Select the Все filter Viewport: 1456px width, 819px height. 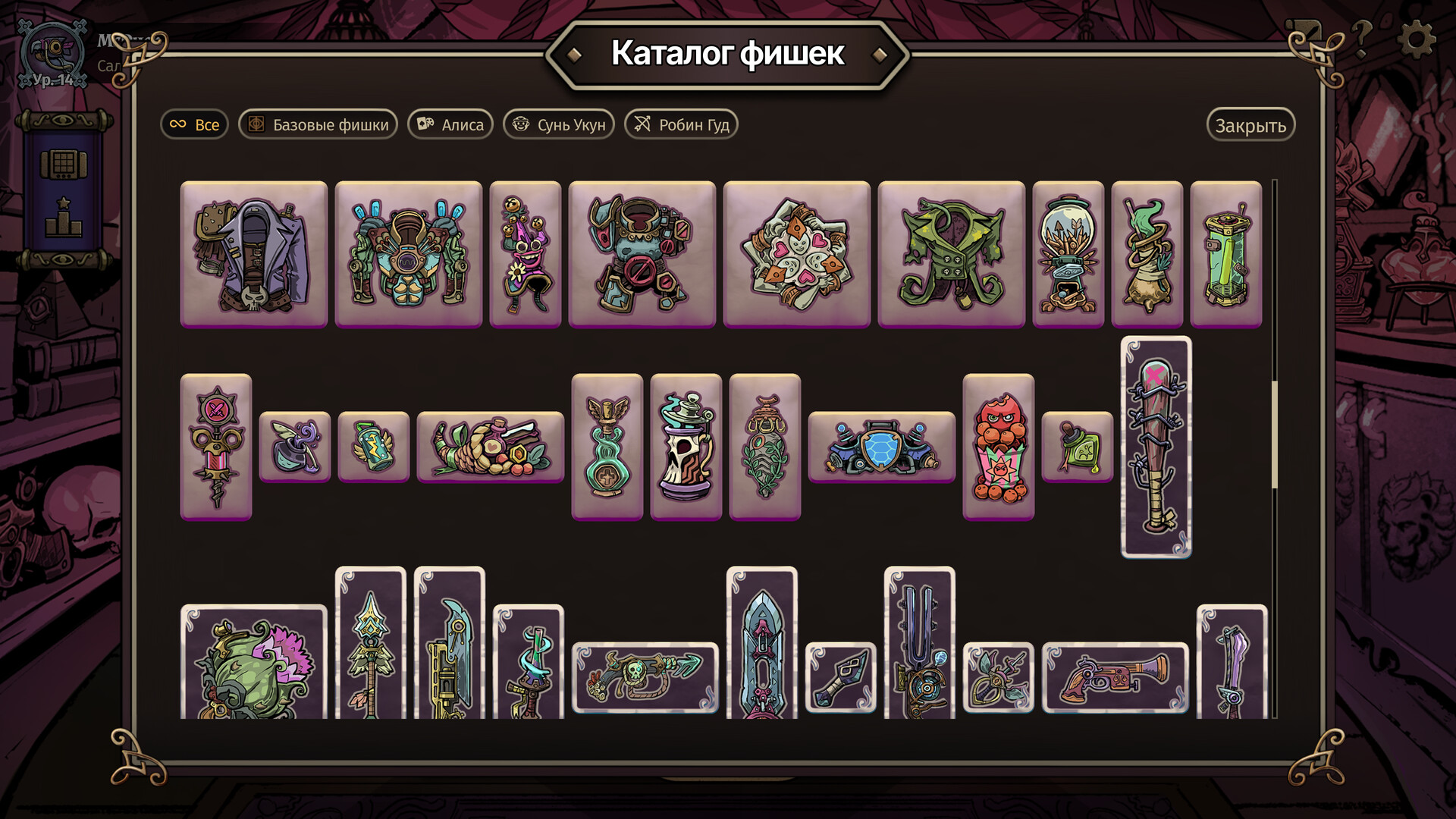pos(194,124)
